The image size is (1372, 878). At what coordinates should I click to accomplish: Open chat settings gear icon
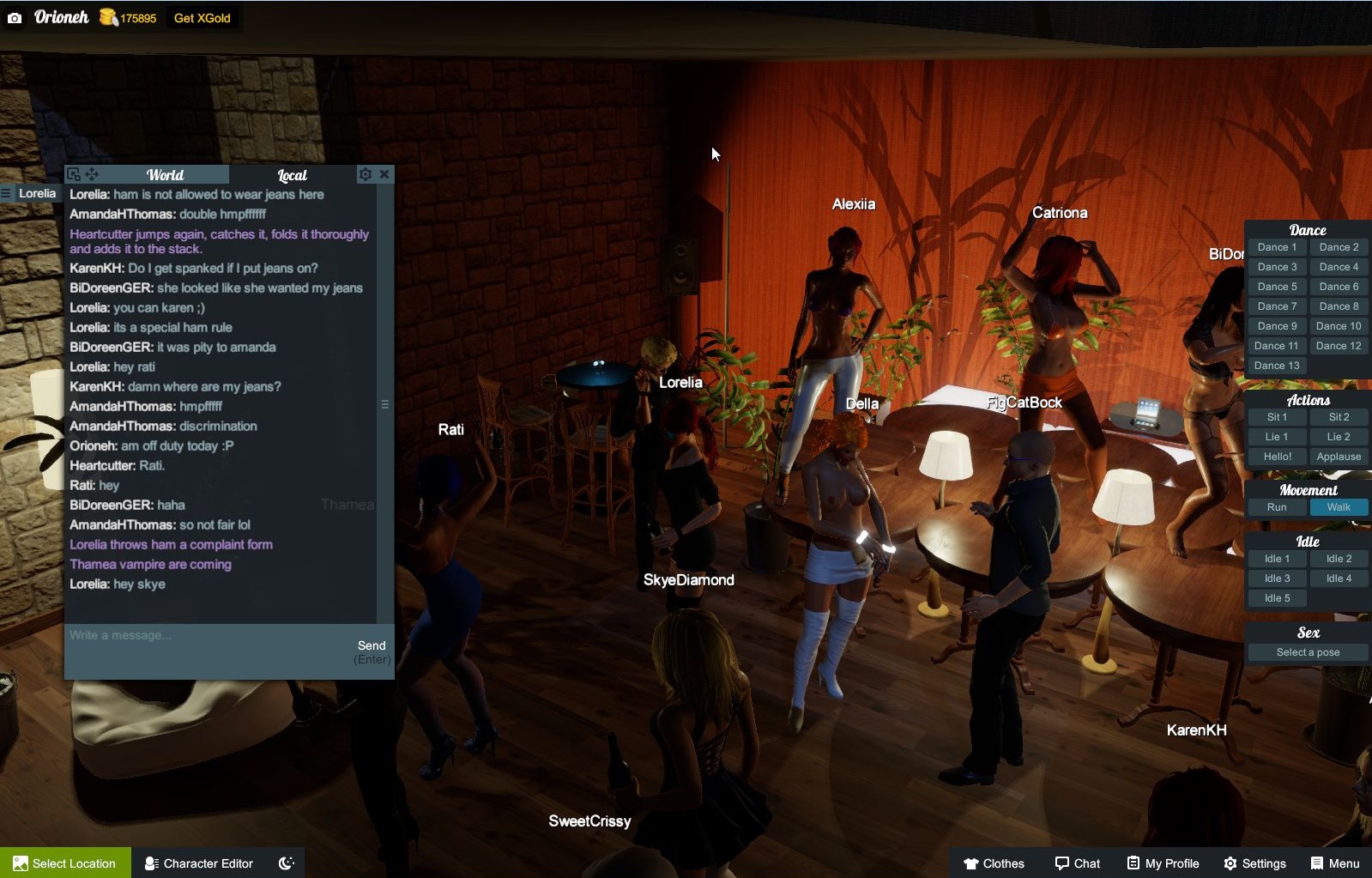tap(366, 174)
